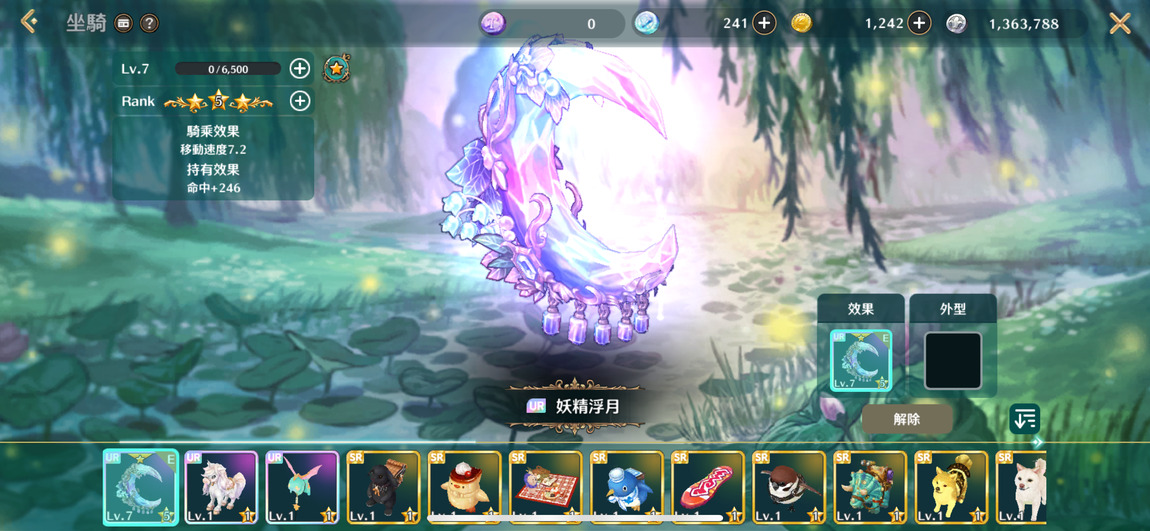Select the white unicorn UR mount
Viewport: 1150px width, 531px height.
click(222, 487)
